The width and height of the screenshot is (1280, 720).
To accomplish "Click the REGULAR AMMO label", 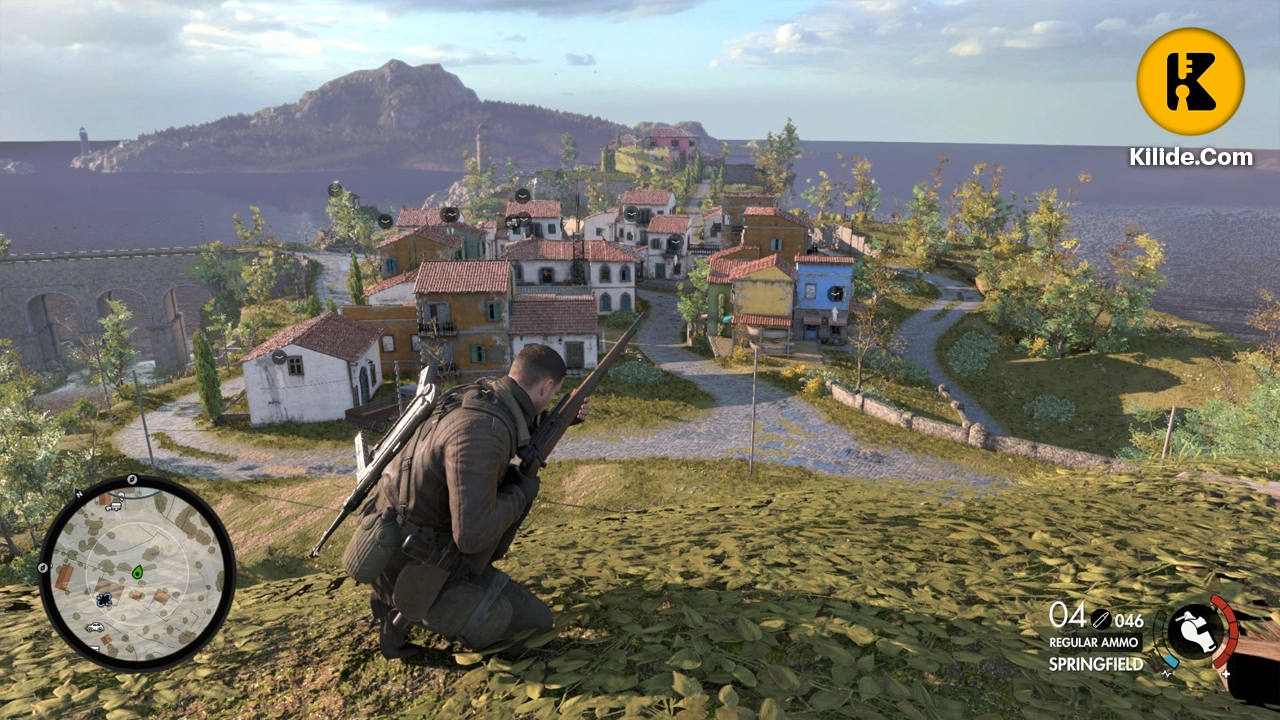I will tap(1094, 642).
